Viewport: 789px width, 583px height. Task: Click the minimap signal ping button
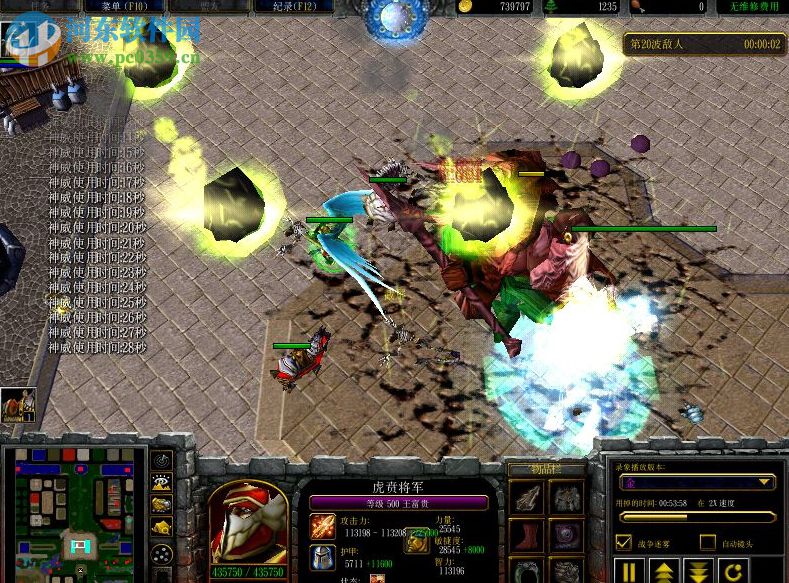[x=161, y=461]
